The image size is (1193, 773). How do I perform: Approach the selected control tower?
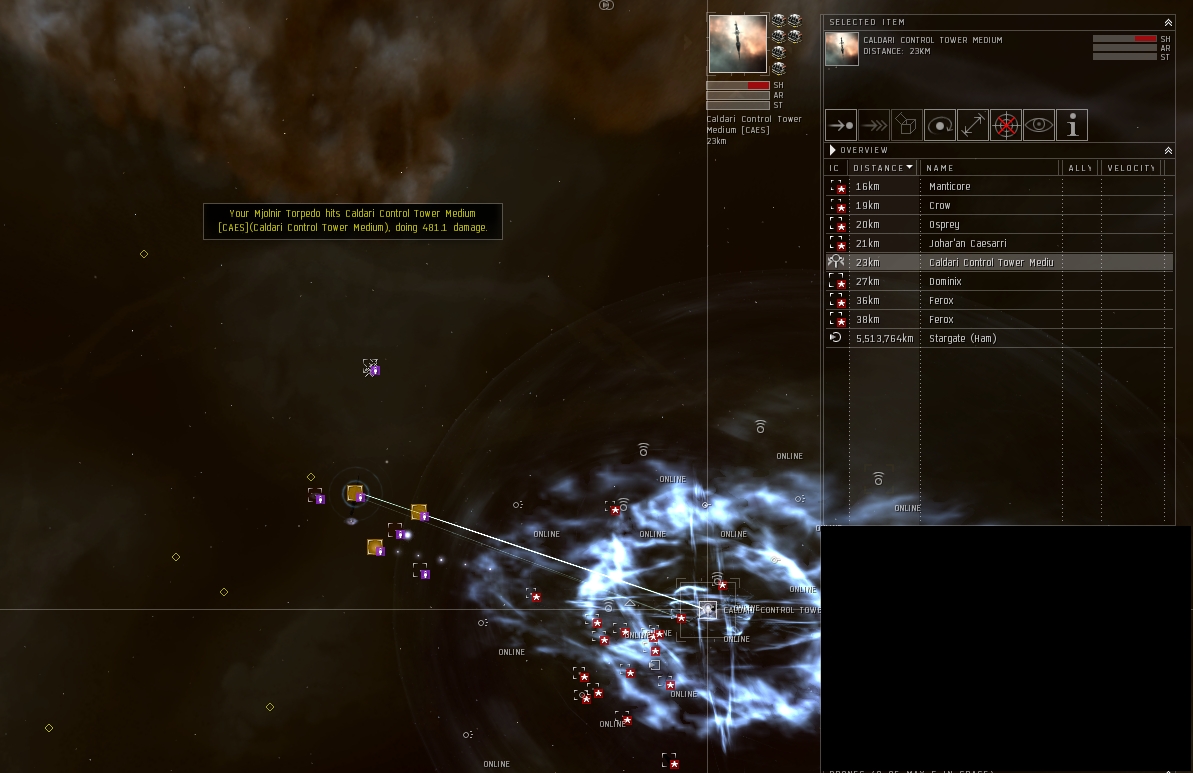point(841,125)
